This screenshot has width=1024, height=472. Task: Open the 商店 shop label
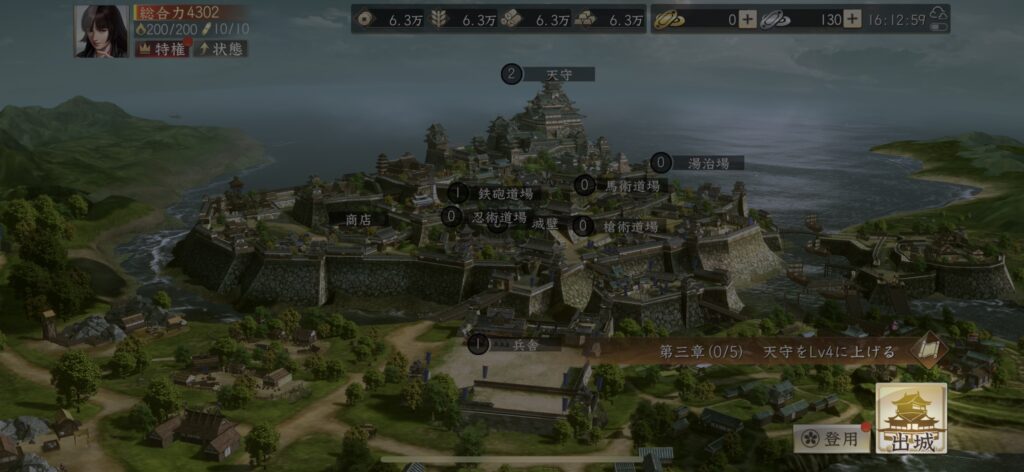coord(359,218)
